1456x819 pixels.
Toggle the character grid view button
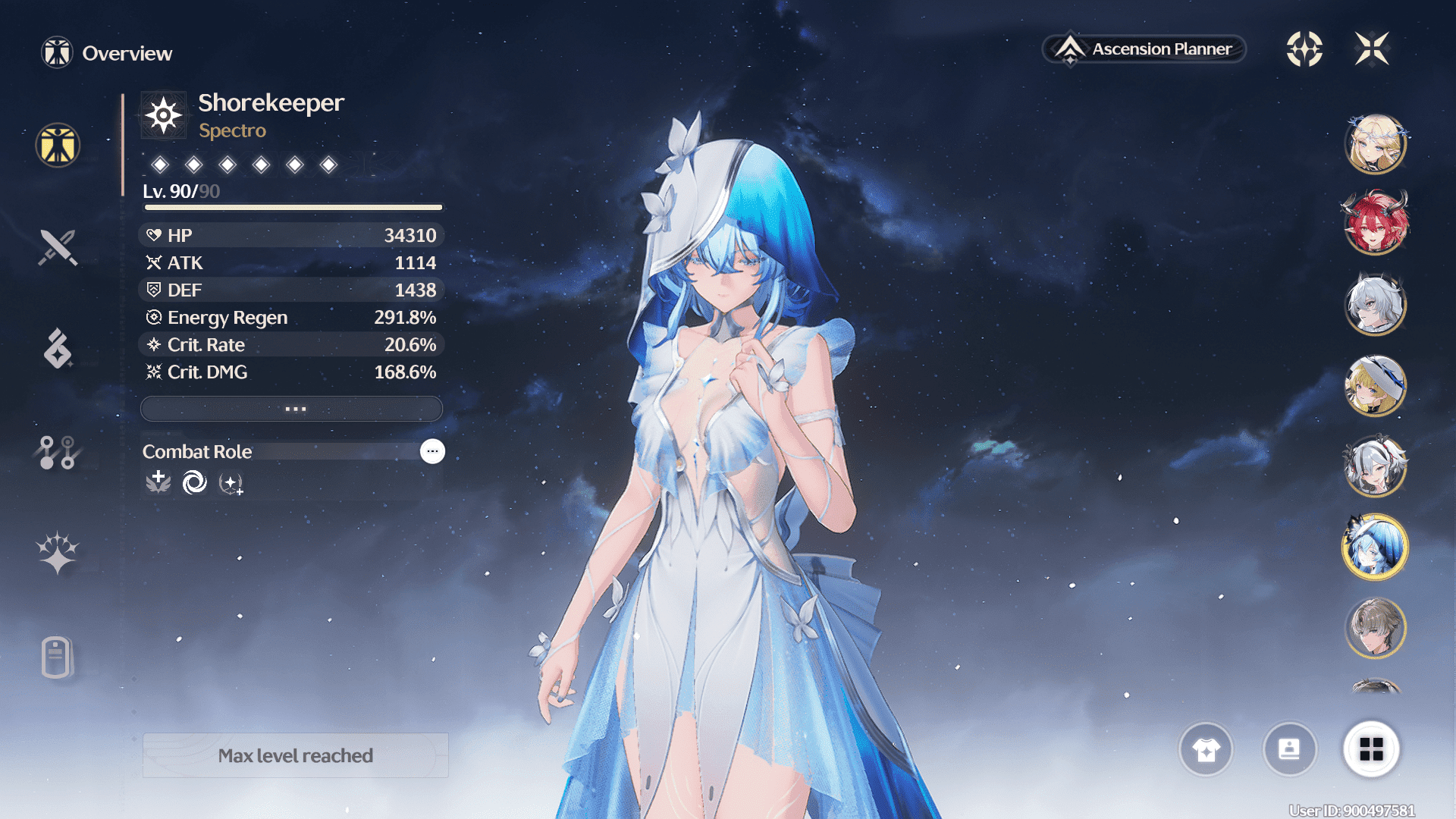click(1371, 749)
